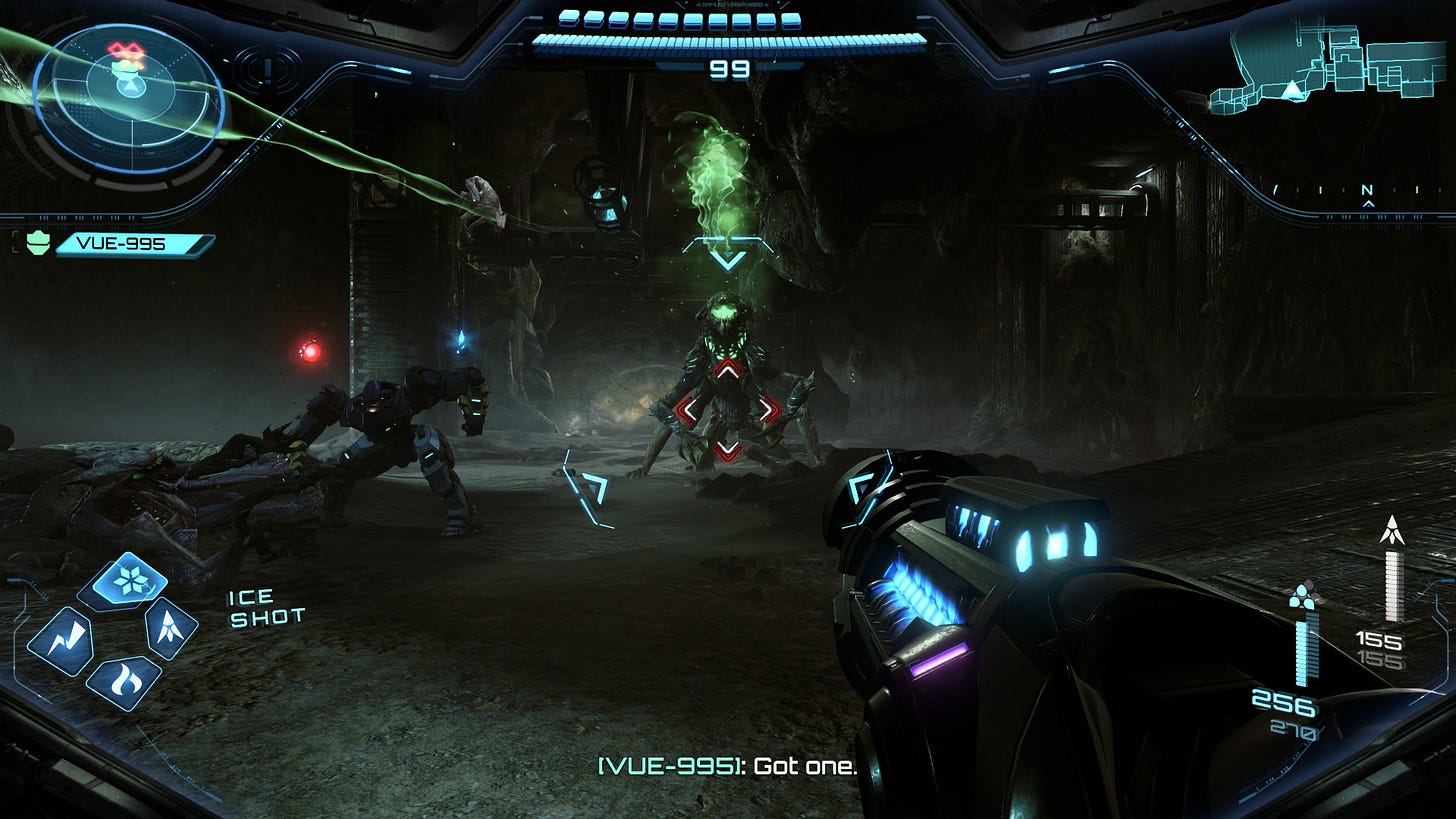The height and width of the screenshot is (819, 1456).
Task: Switch to the lightning bolt shot
Action: (60, 640)
